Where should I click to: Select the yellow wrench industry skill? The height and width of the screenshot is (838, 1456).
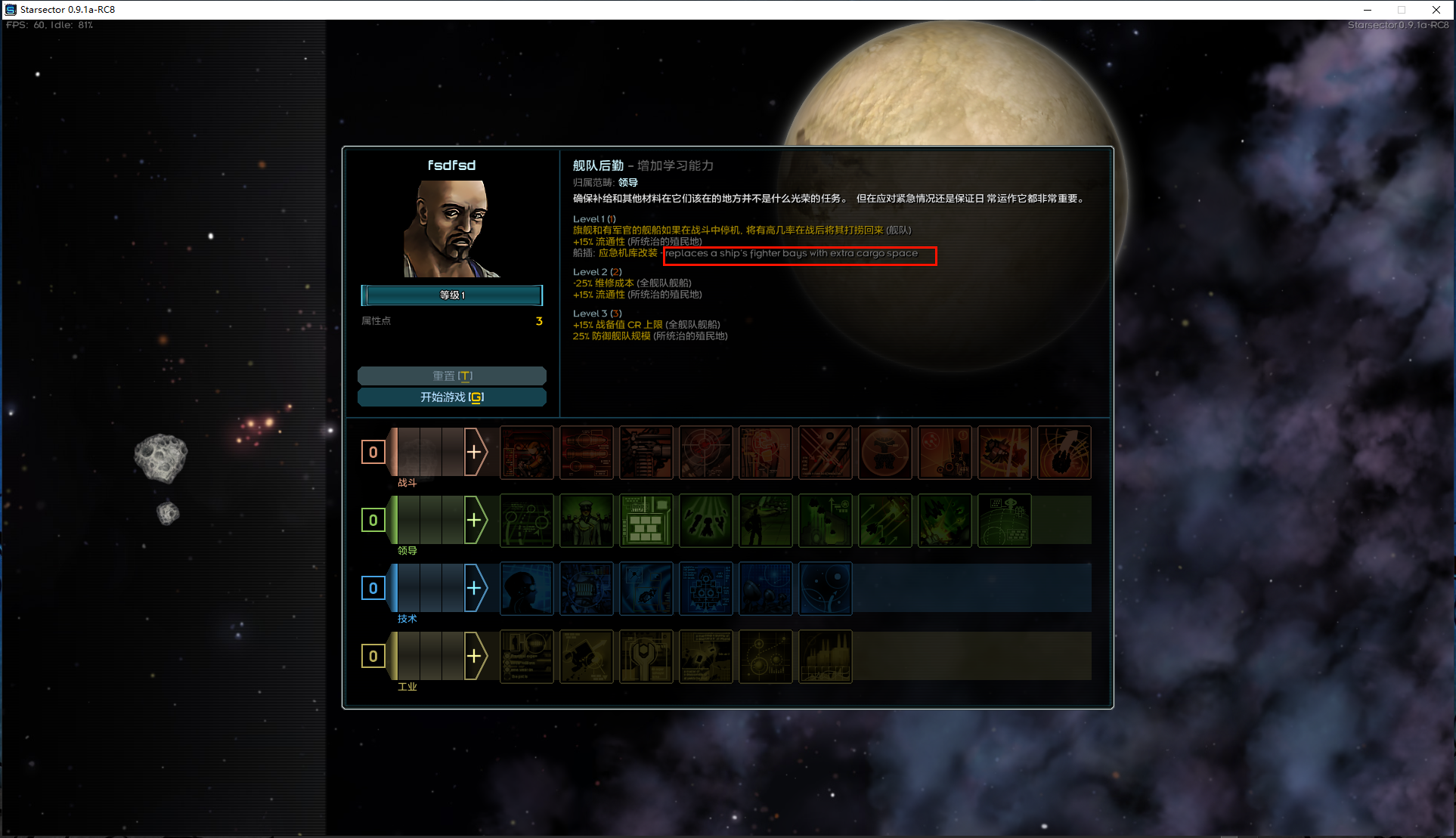[x=646, y=657]
